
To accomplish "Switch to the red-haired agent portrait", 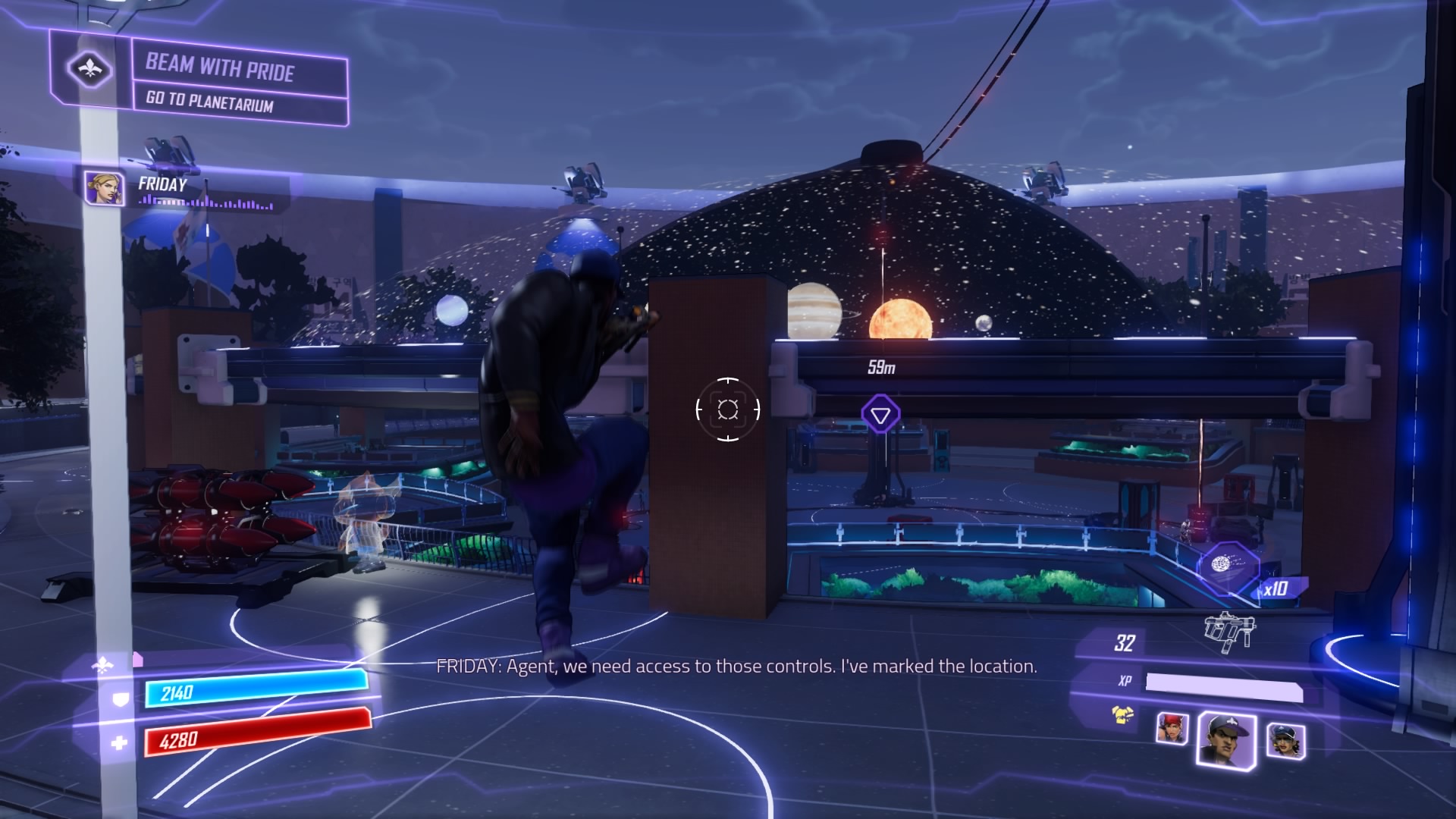I will pyautogui.click(x=1172, y=728).
